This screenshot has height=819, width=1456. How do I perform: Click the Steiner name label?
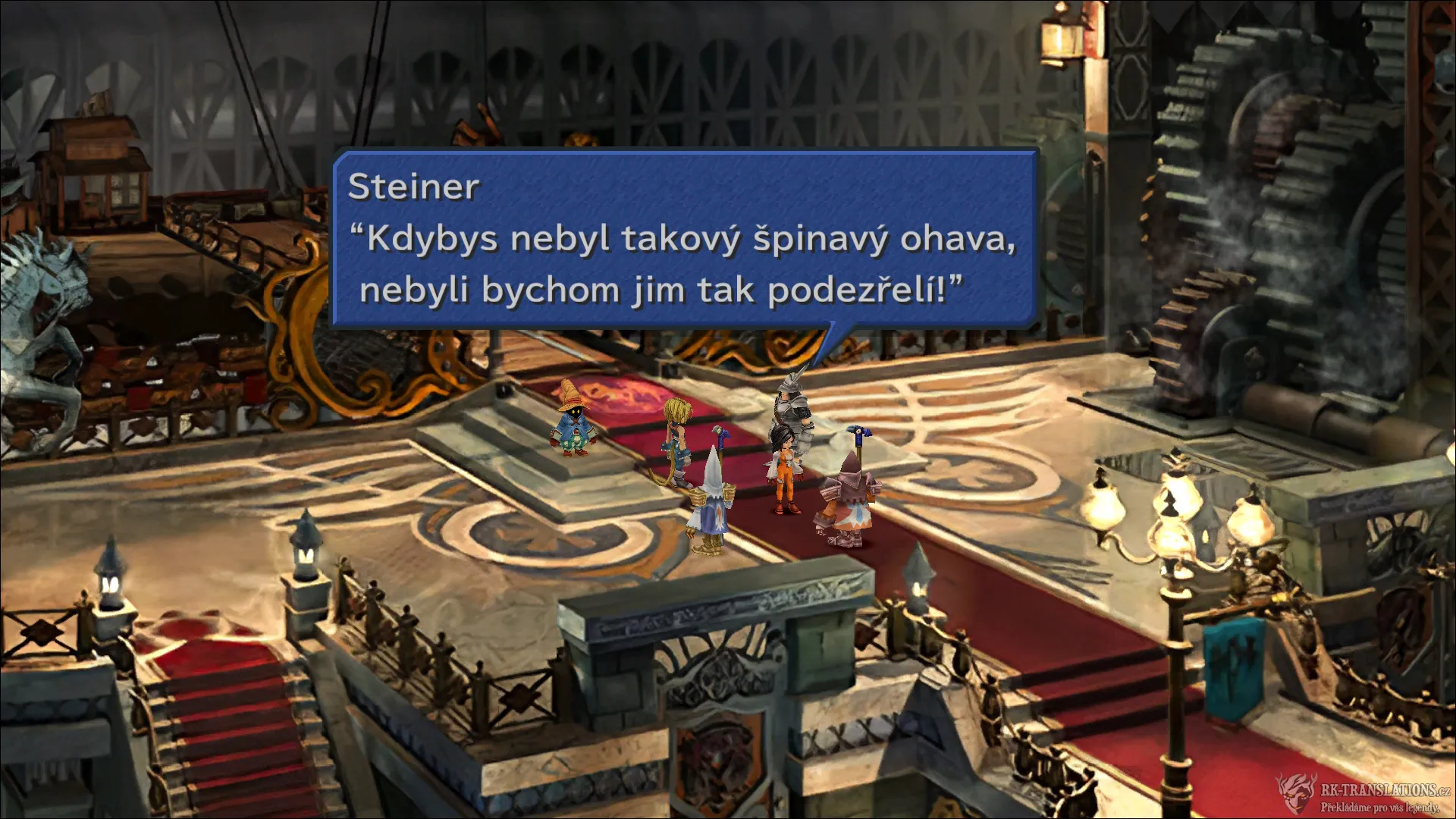[413, 187]
